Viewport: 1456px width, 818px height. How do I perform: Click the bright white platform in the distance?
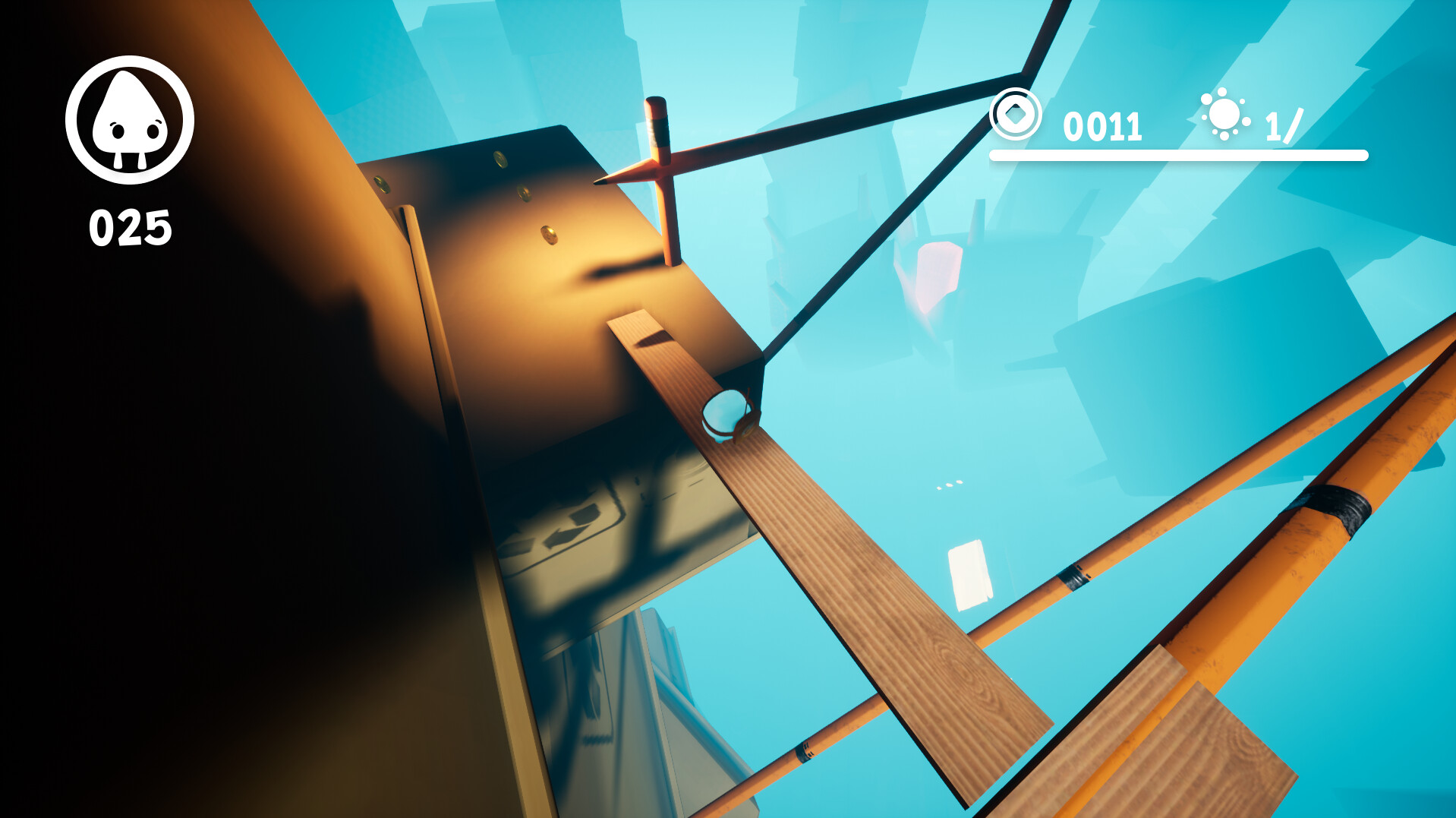pyautogui.click(x=972, y=573)
